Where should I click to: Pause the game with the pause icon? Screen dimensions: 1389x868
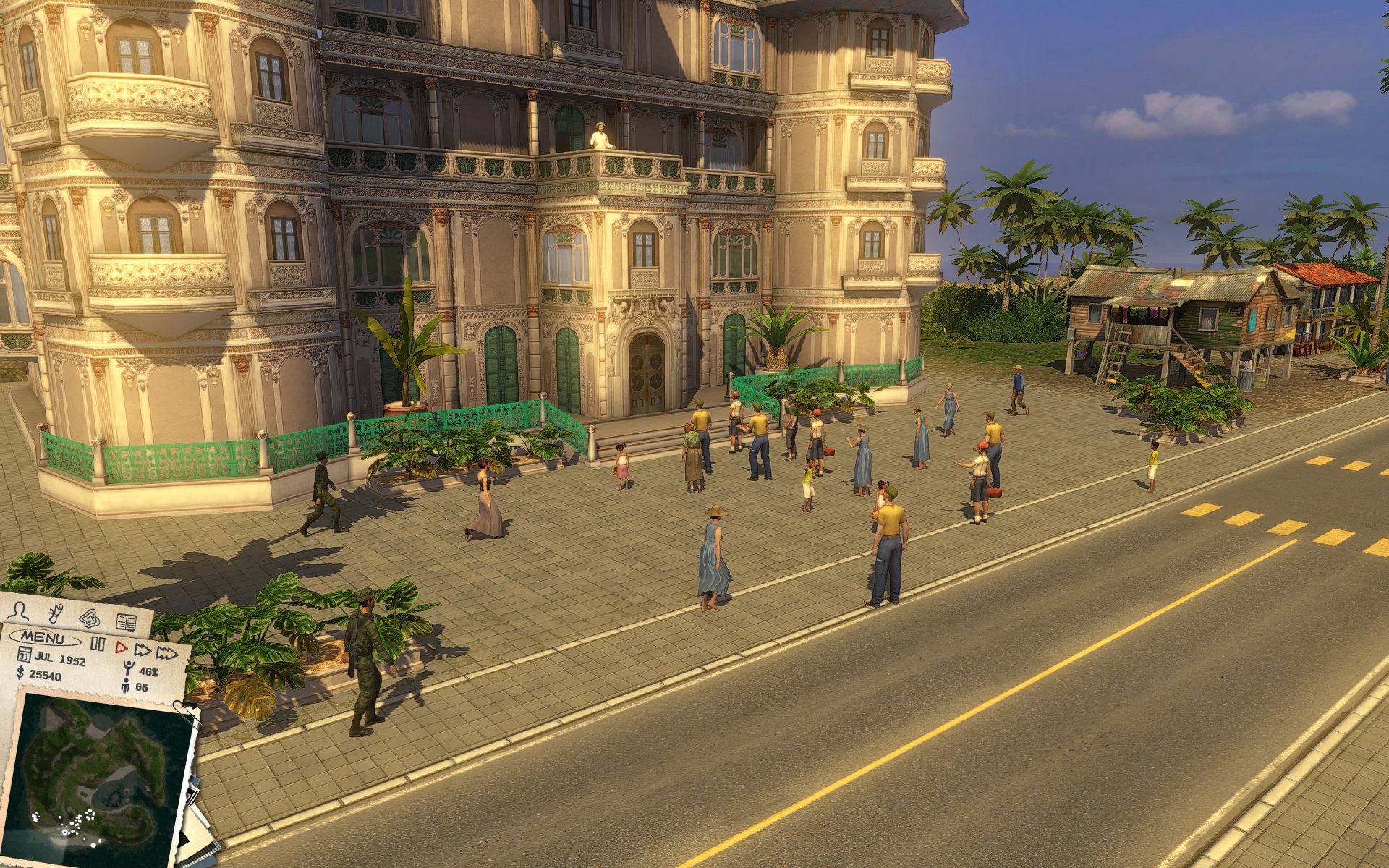[x=98, y=644]
